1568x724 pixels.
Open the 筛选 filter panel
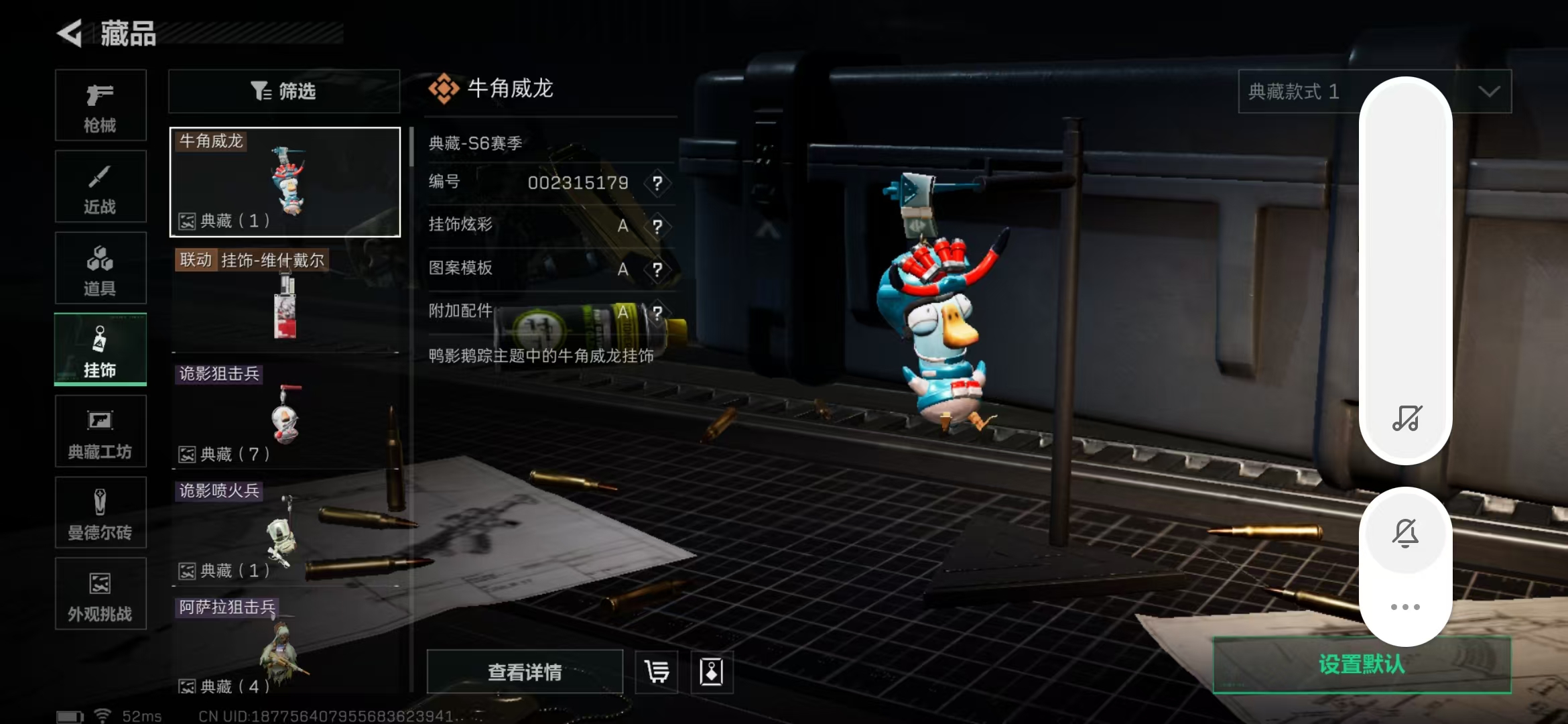pyautogui.click(x=284, y=91)
